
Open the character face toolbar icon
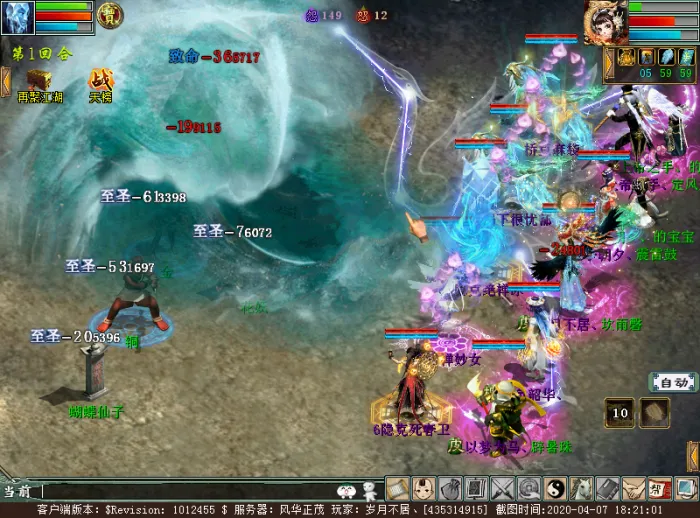coord(424,489)
